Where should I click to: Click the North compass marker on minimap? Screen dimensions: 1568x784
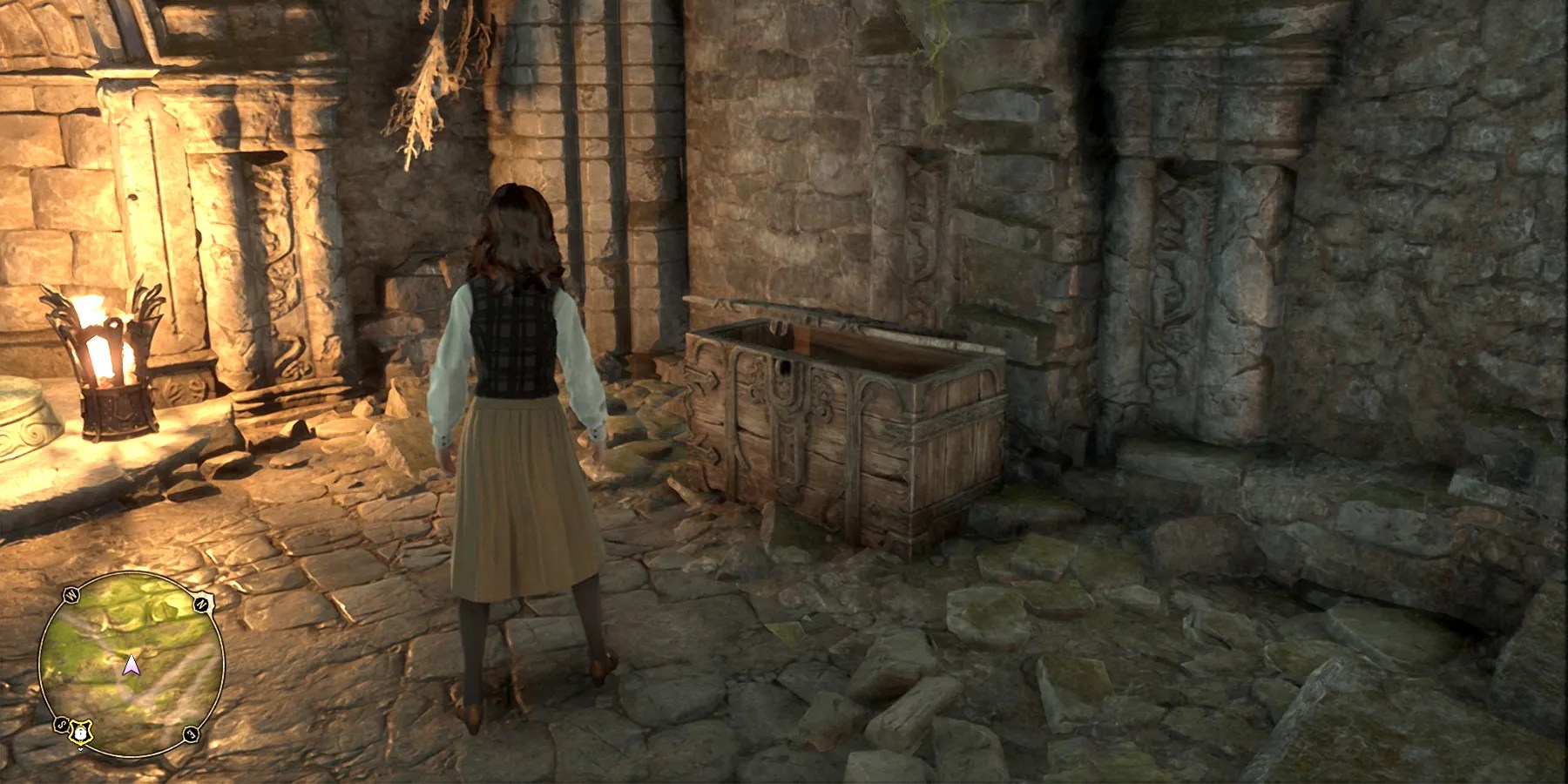pyautogui.click(x=200, y=603)
